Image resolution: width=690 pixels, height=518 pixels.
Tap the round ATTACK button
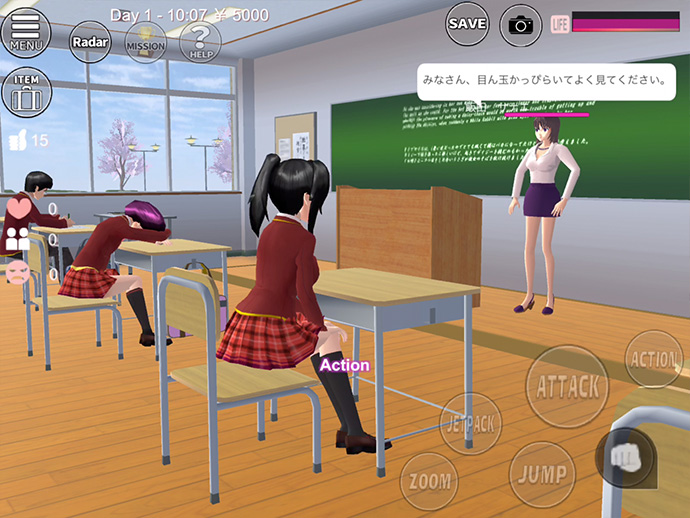tap(567, 387)
